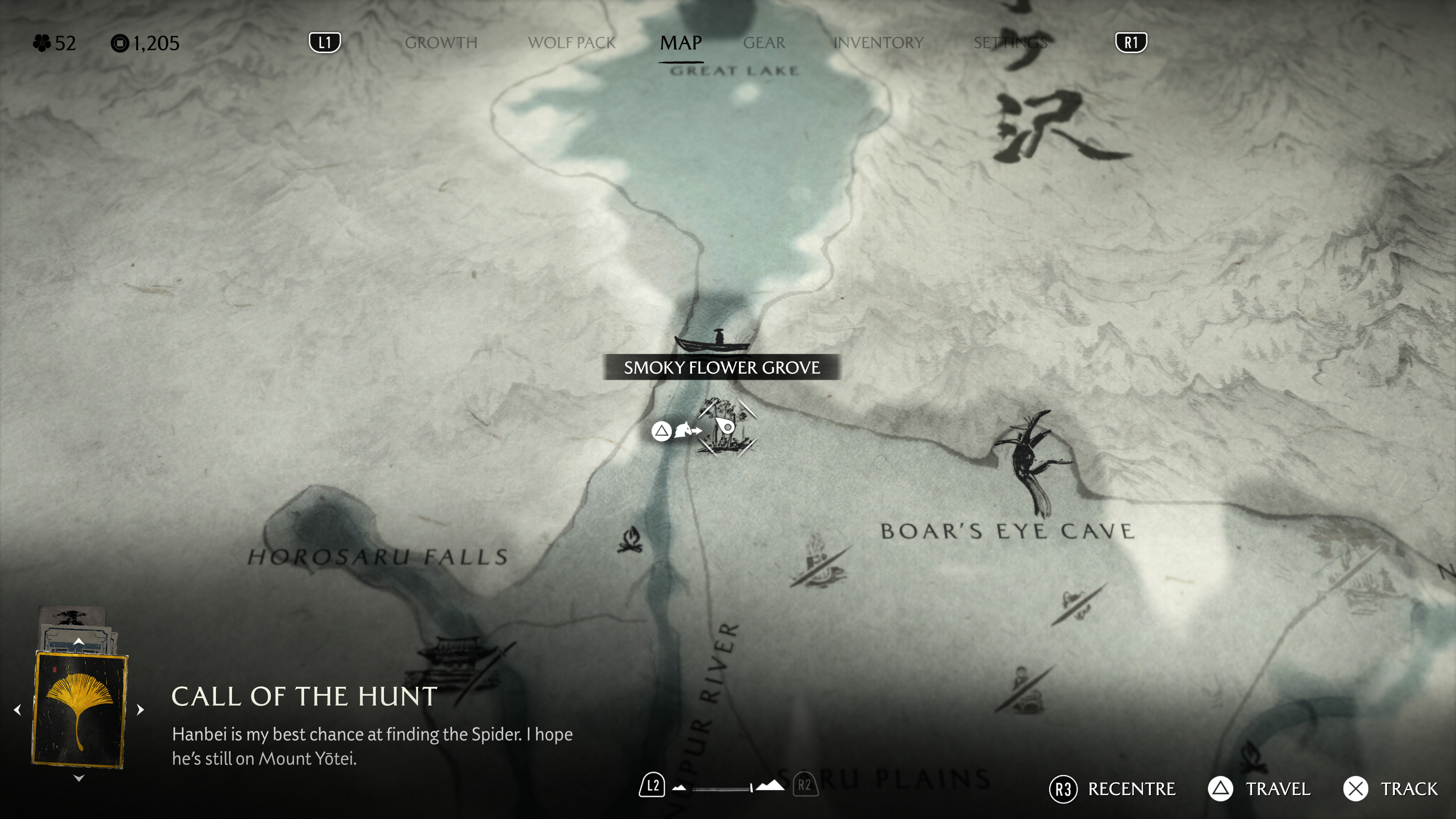
Task: Go to the Settings tab
Action: tap(1010, 43)
